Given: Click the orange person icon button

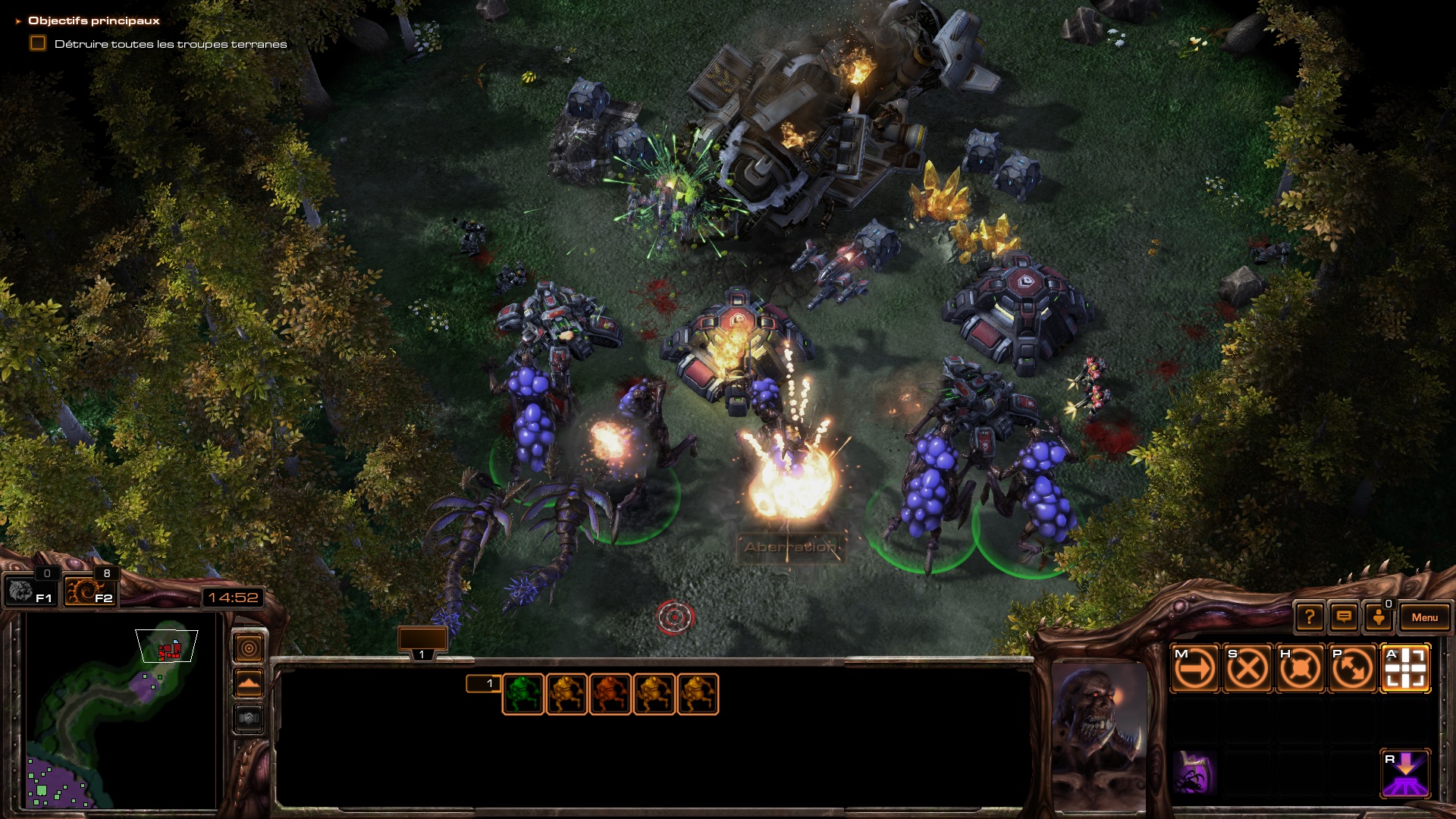Looking at the screenshot, I should point(1379,617).
